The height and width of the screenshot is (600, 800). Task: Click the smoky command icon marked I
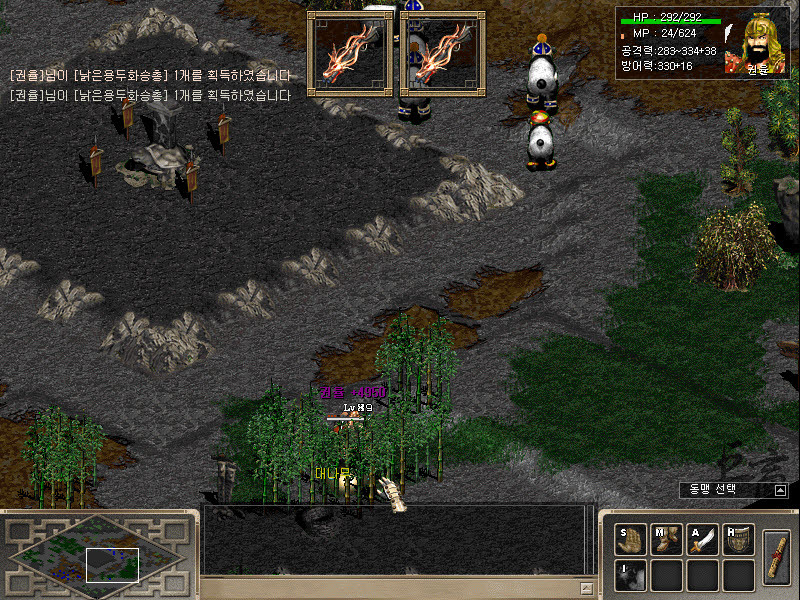[x=630, y=575]
